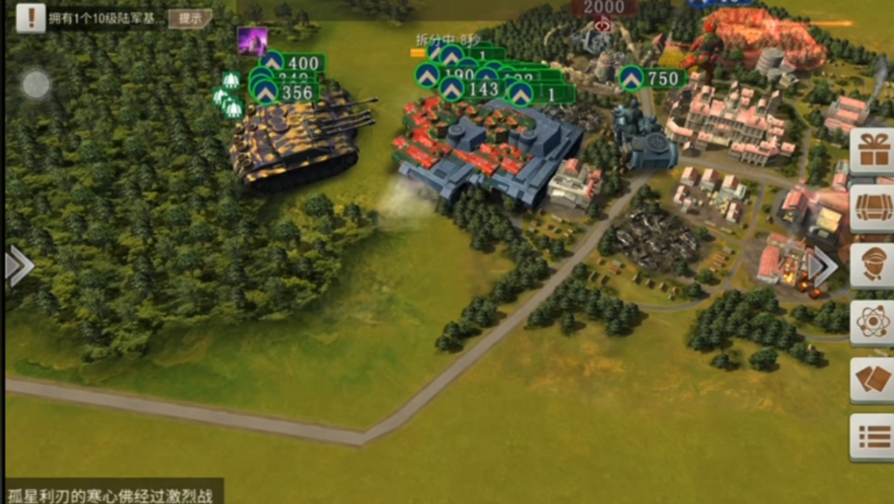Viewport: 894px width, 504px height.
Task: Select the troop marker showing 356
Action: 286,92
